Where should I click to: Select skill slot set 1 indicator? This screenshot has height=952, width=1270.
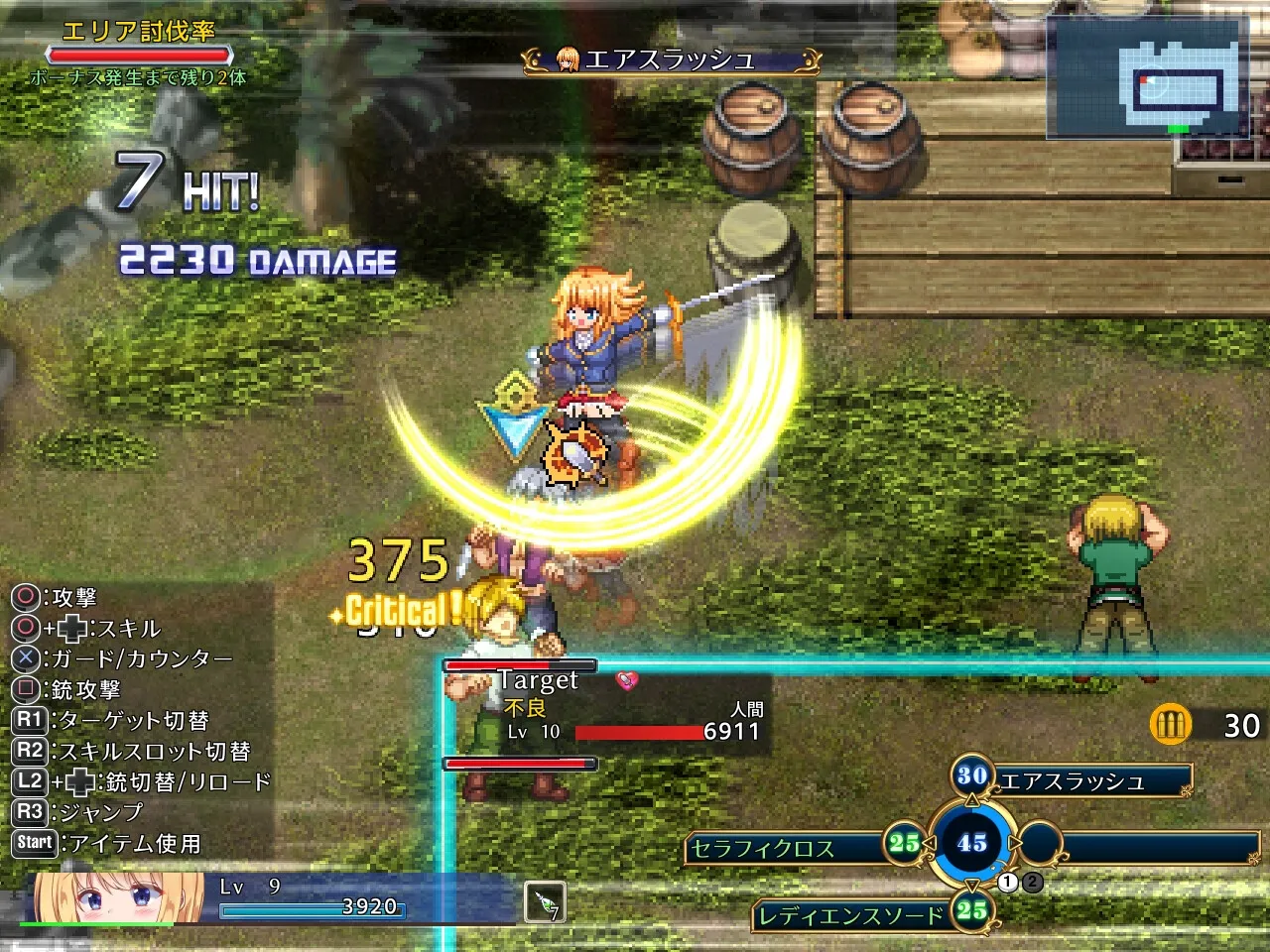[x=1009, y=881]
